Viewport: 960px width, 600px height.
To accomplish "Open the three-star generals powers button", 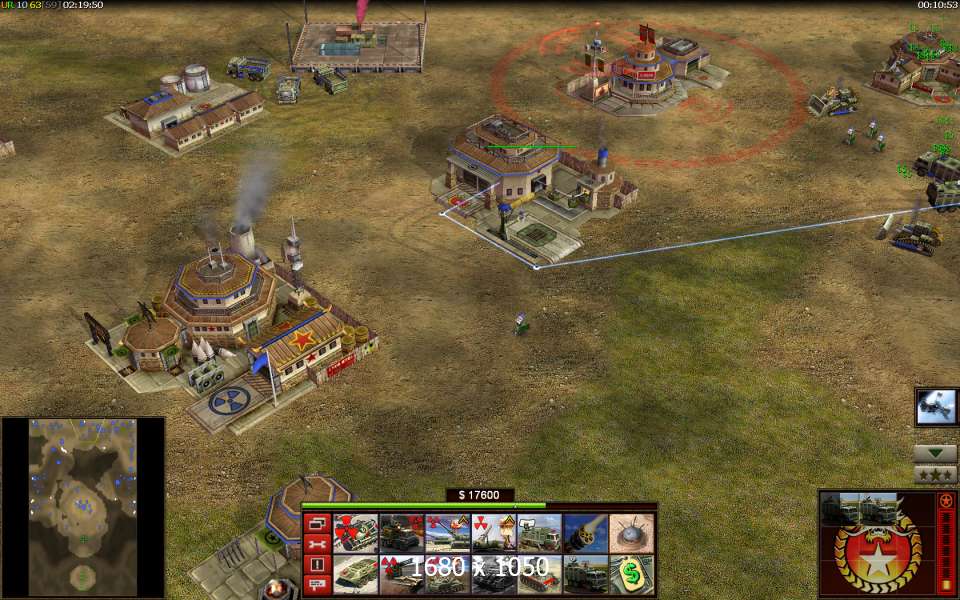I will tap(936, 473).
